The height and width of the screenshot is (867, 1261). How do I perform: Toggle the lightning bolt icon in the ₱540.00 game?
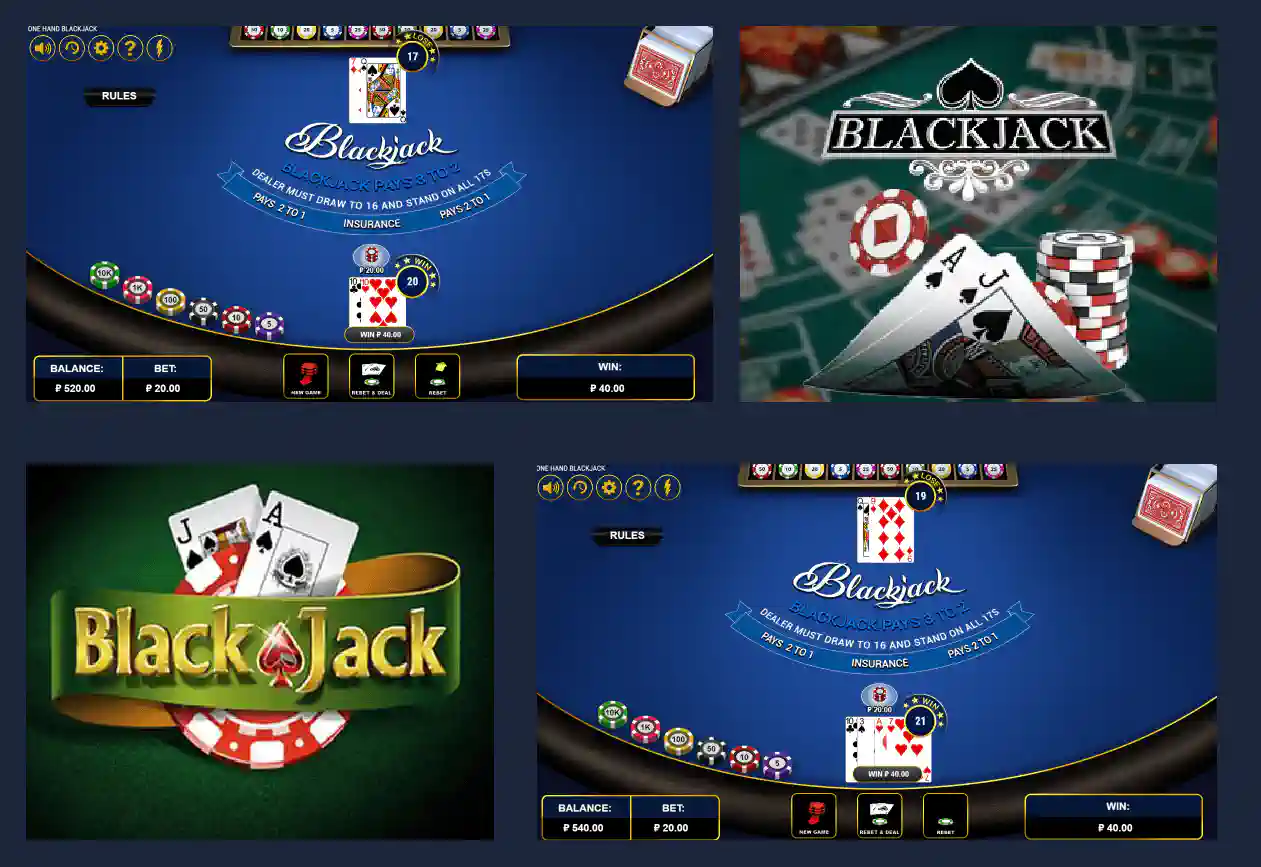point(667,487)
